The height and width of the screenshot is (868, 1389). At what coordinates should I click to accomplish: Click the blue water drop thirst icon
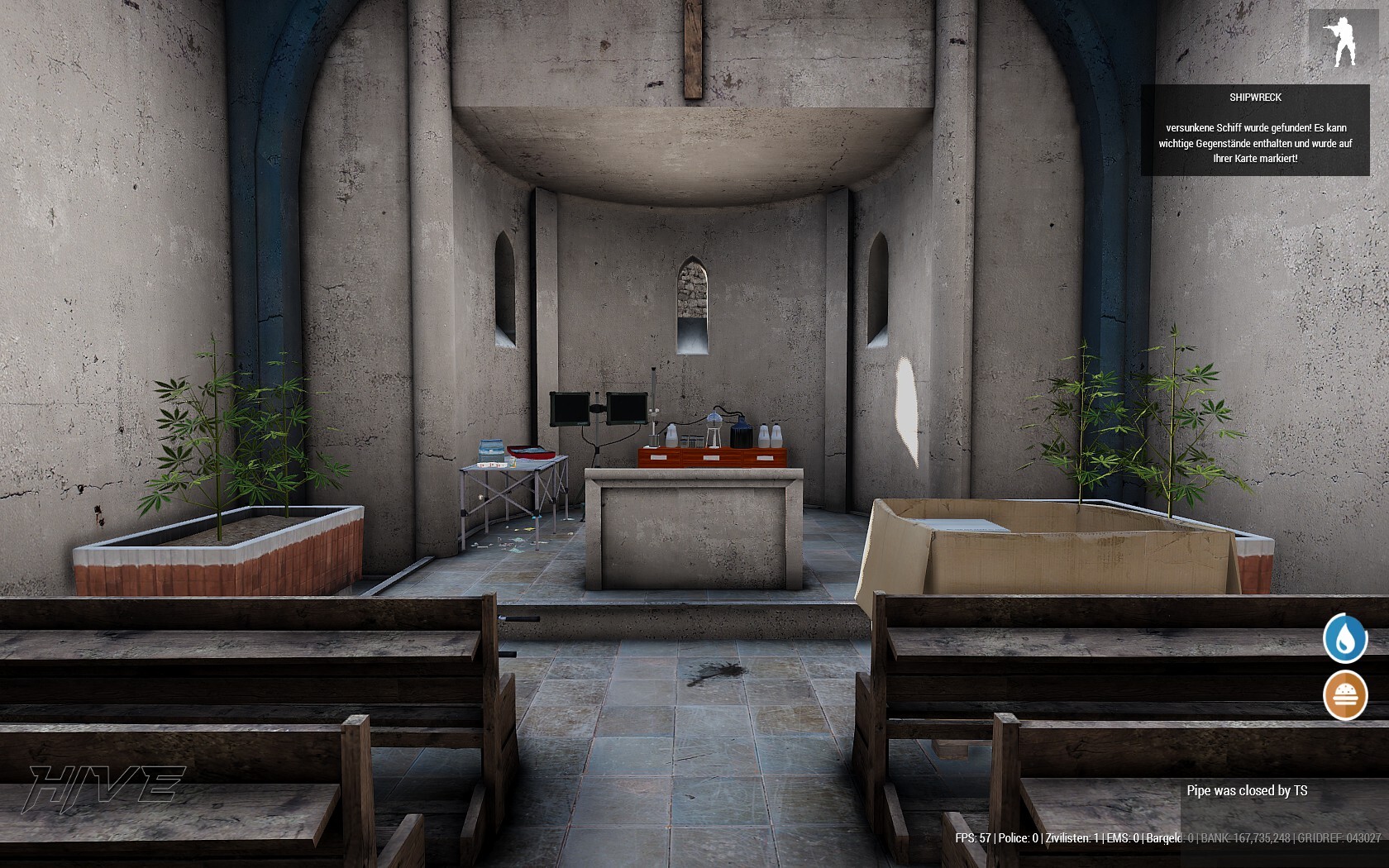tap(1344, 638)
